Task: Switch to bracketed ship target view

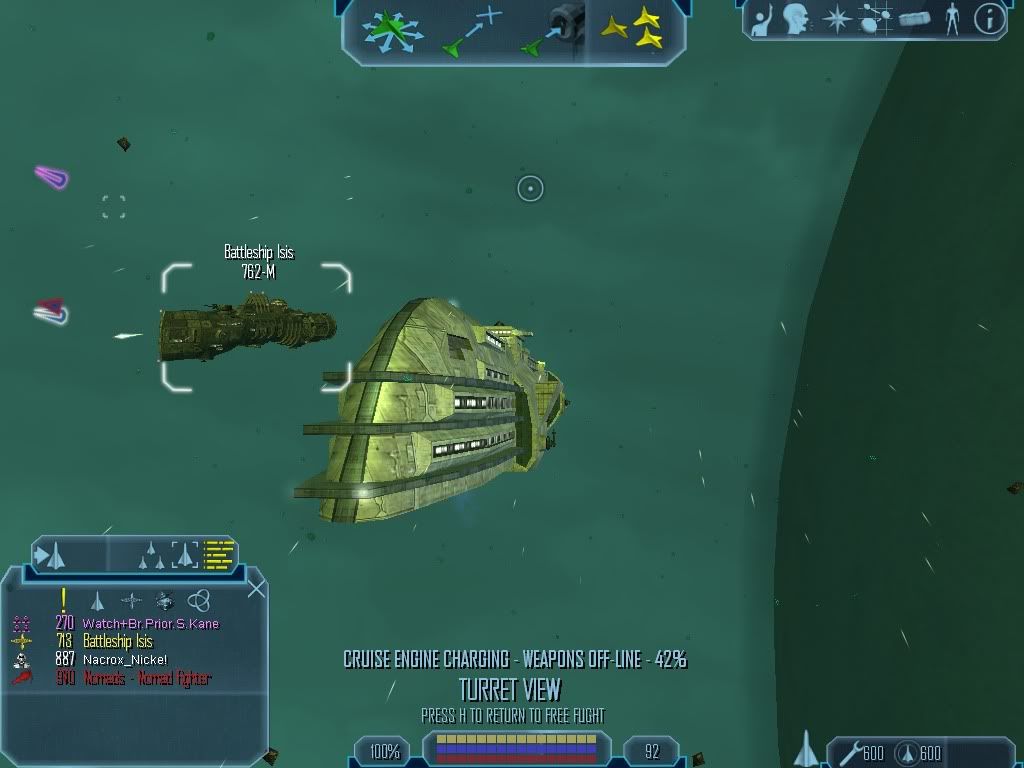Action: pyautogui.click(x=184, y=554)
